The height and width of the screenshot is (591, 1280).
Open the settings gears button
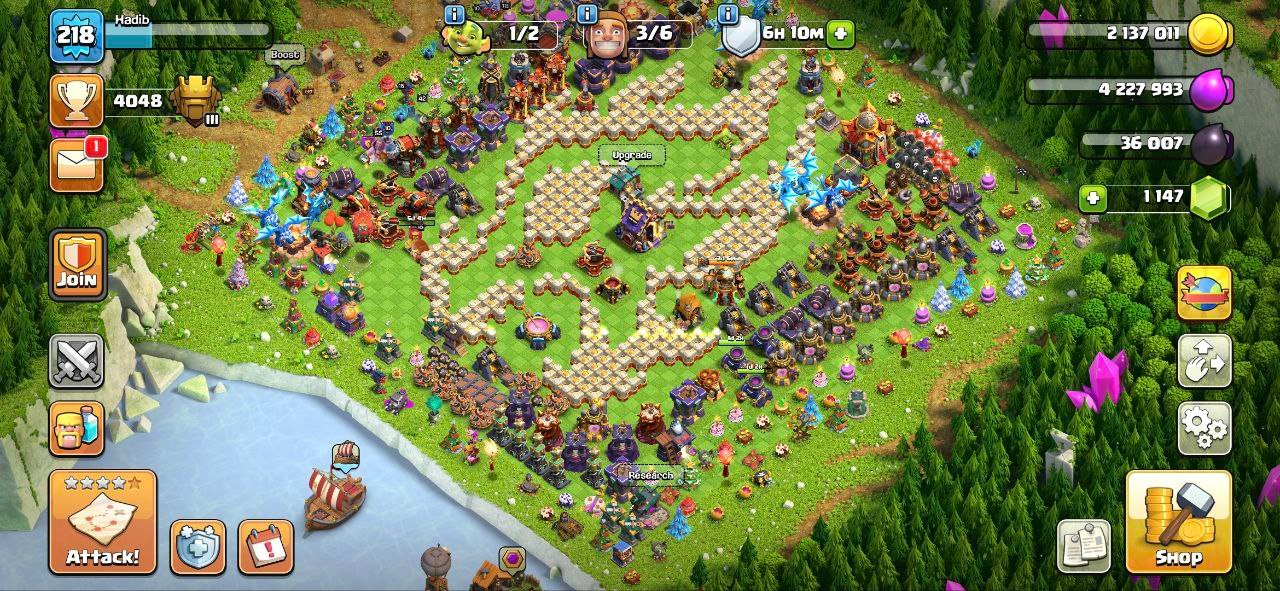click(x=1204, y=428)
